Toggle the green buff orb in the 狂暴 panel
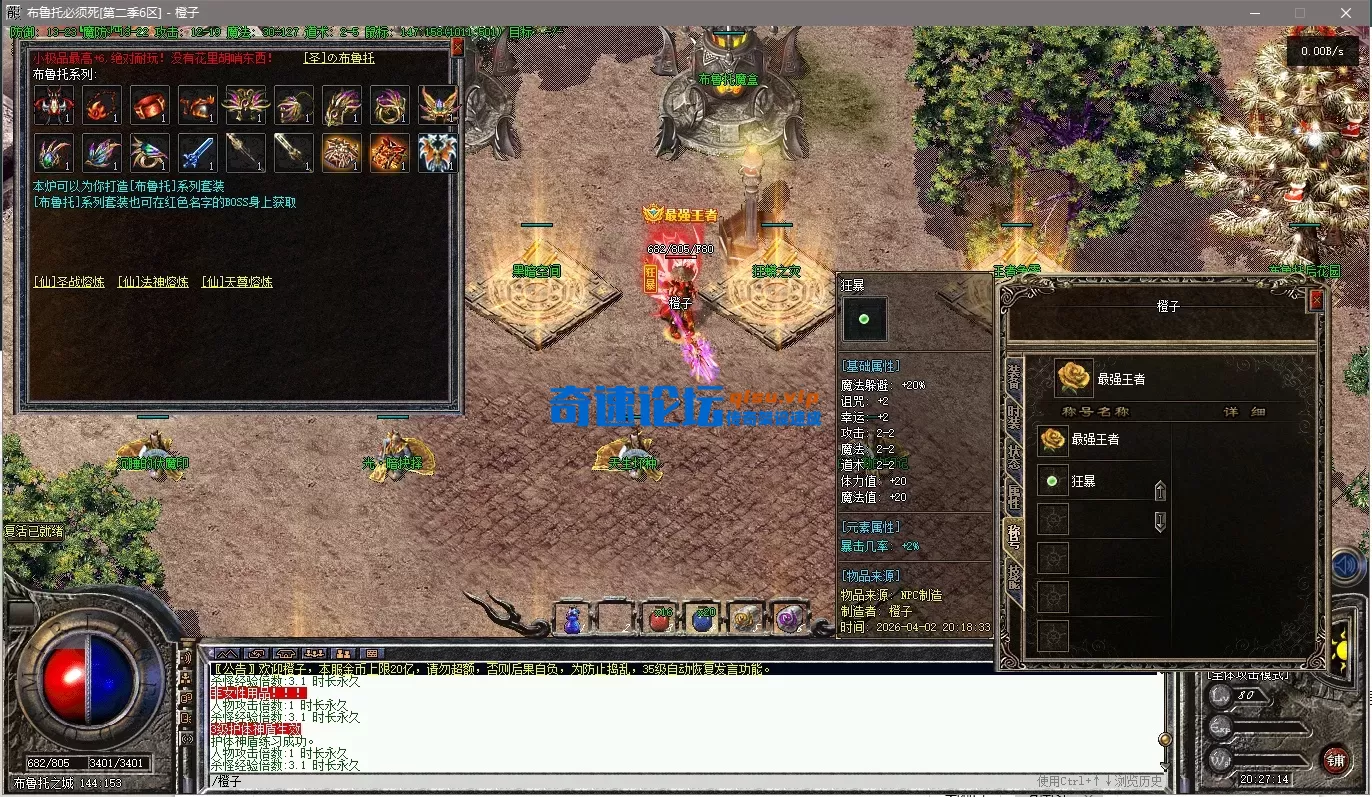This screenshot has height=797, width=1372. (864, 319)
